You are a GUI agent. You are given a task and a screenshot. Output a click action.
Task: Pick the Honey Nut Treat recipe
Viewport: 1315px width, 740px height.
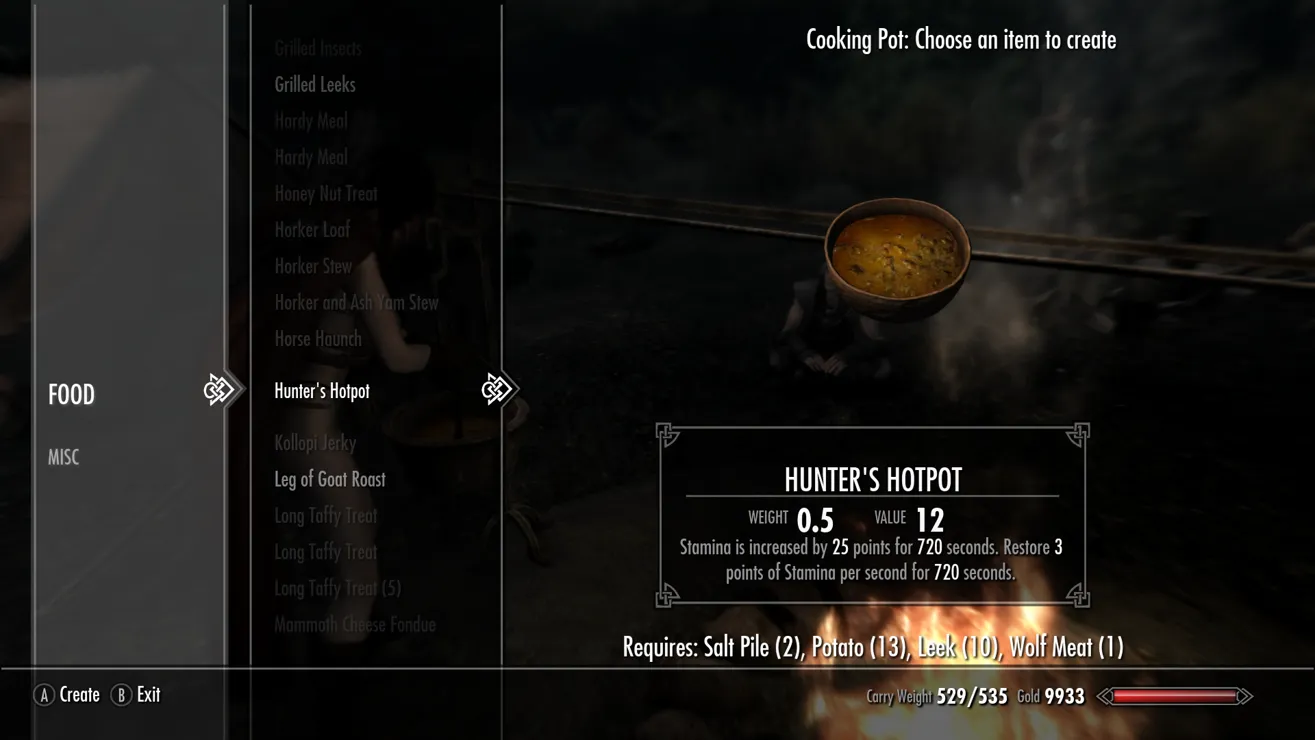[326, 194]
